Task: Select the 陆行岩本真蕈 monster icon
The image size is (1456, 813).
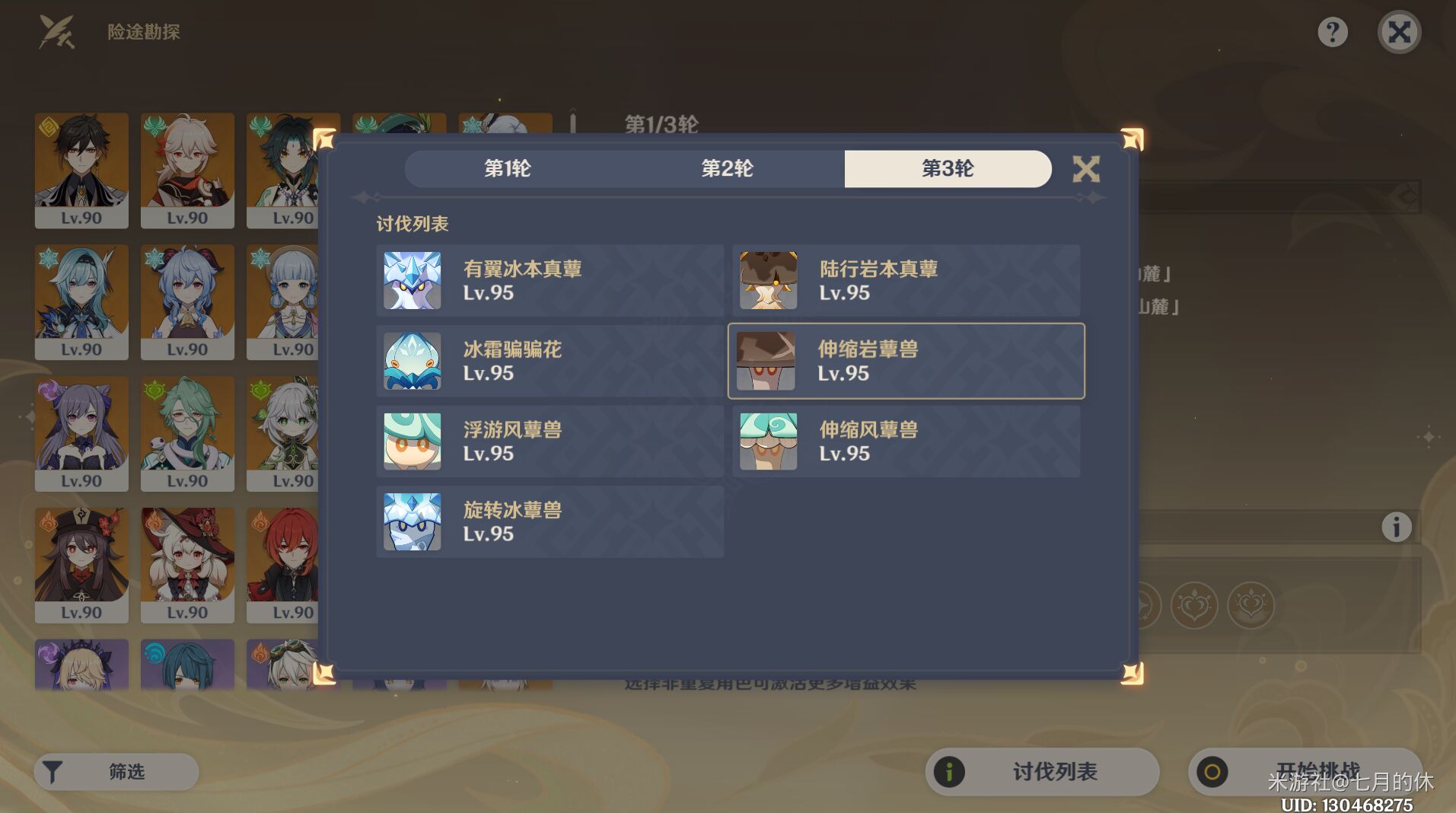Action: coord(767,280)
